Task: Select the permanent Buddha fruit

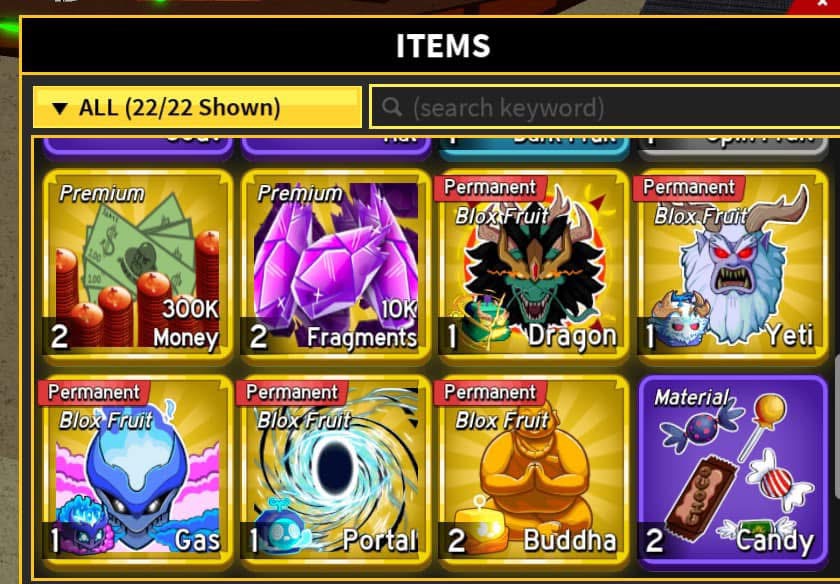Action: pyautogui.click(x=534, y=467)
